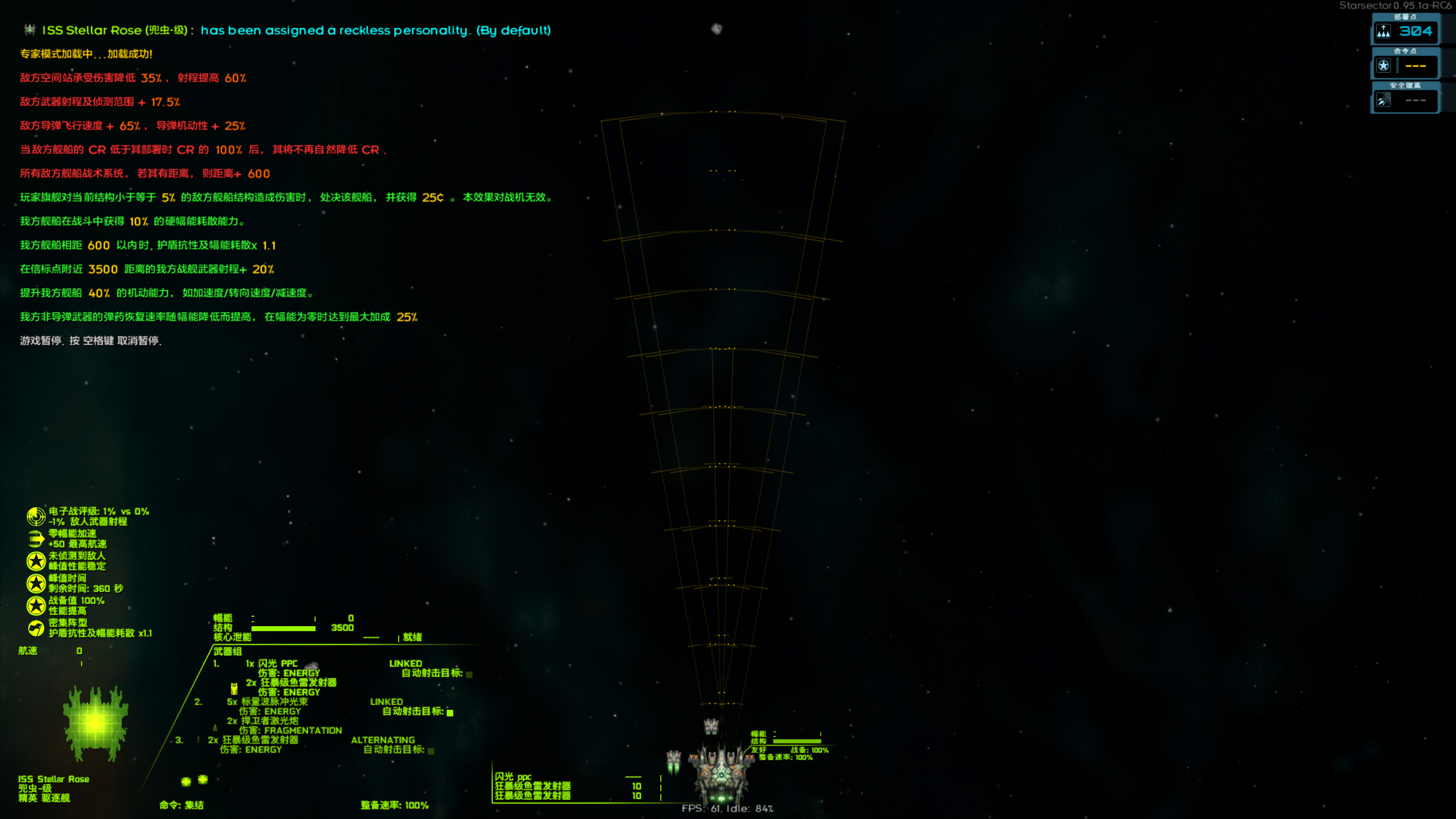Viewport: 1456px width, 819px height.
Task: Select the zero-flux boost arrow icon
Action: coord(35,537)
